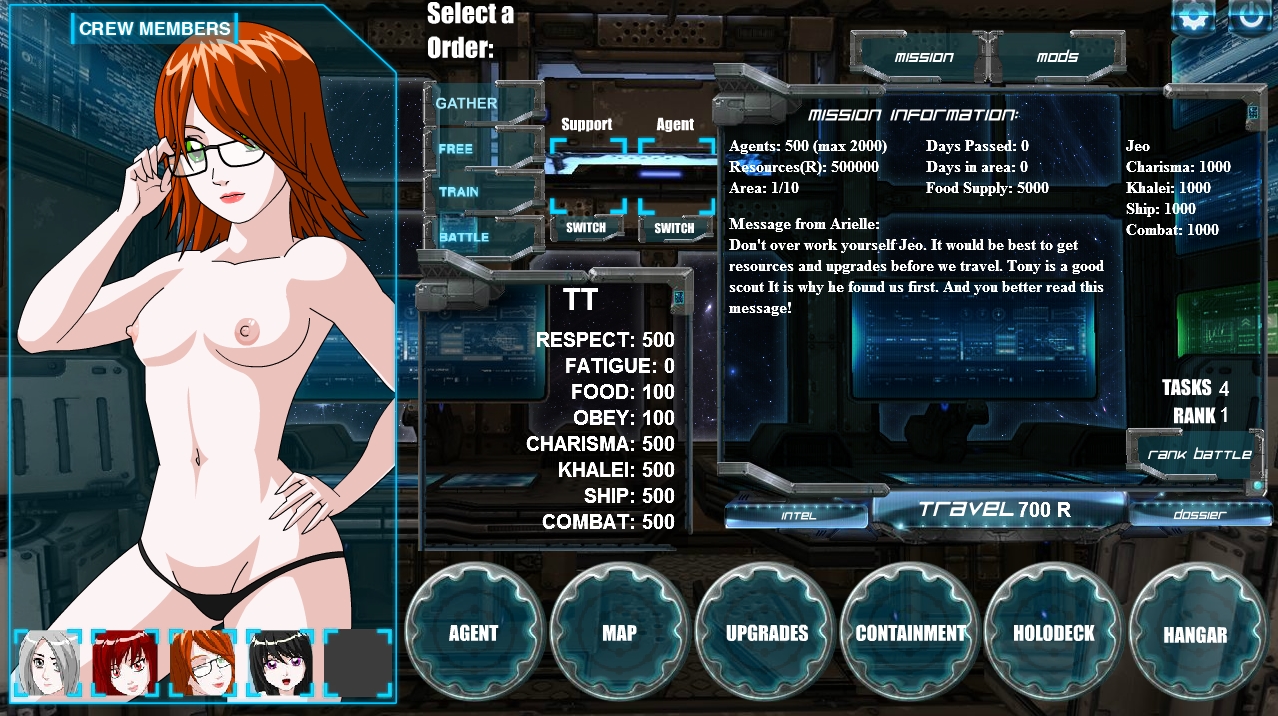Open the Dossier
1278x716 pixels.
coord(1198,514)
